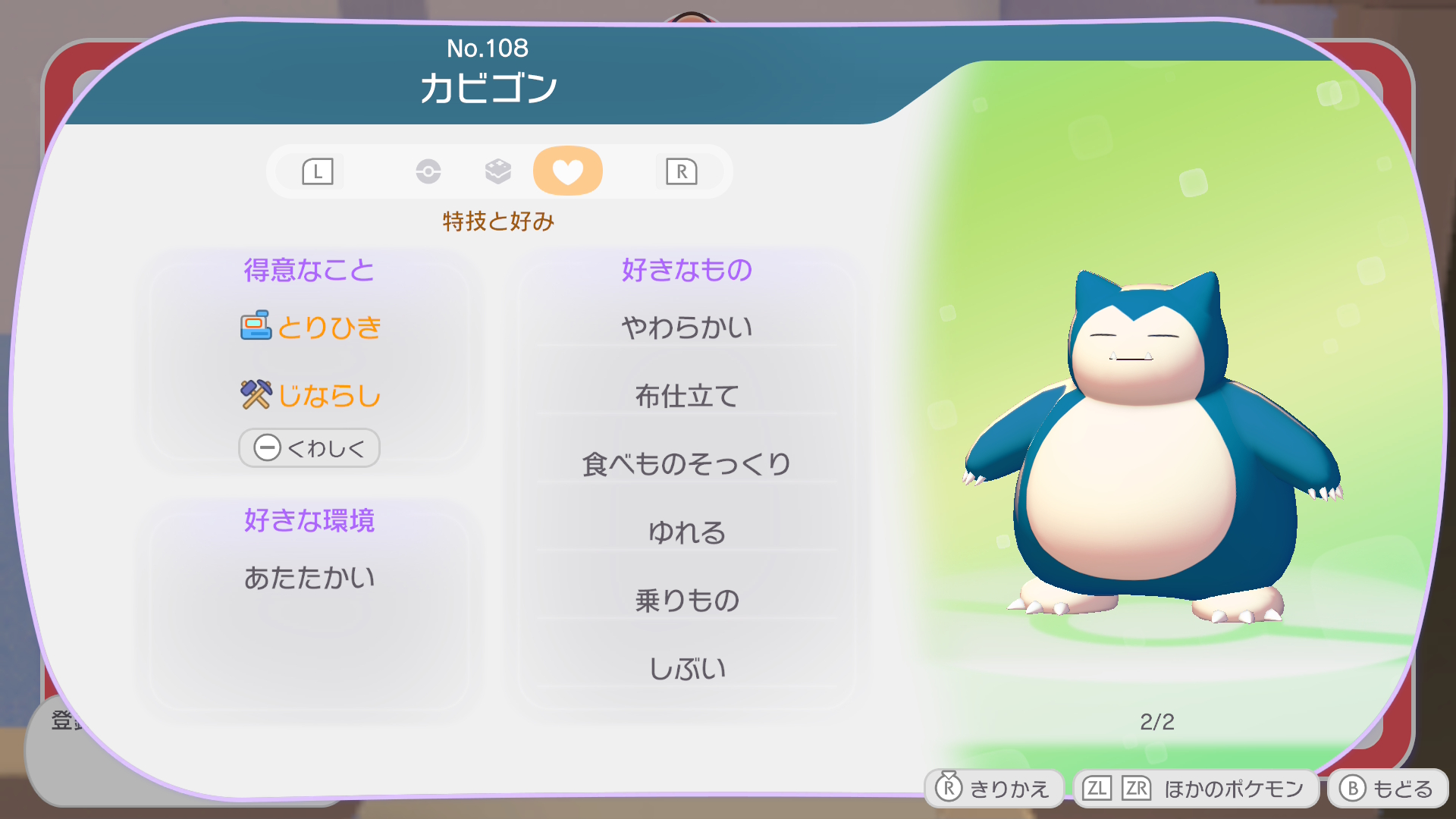Select the とりひき specialty
The image size is (1456, 819).
click(311, 327)
